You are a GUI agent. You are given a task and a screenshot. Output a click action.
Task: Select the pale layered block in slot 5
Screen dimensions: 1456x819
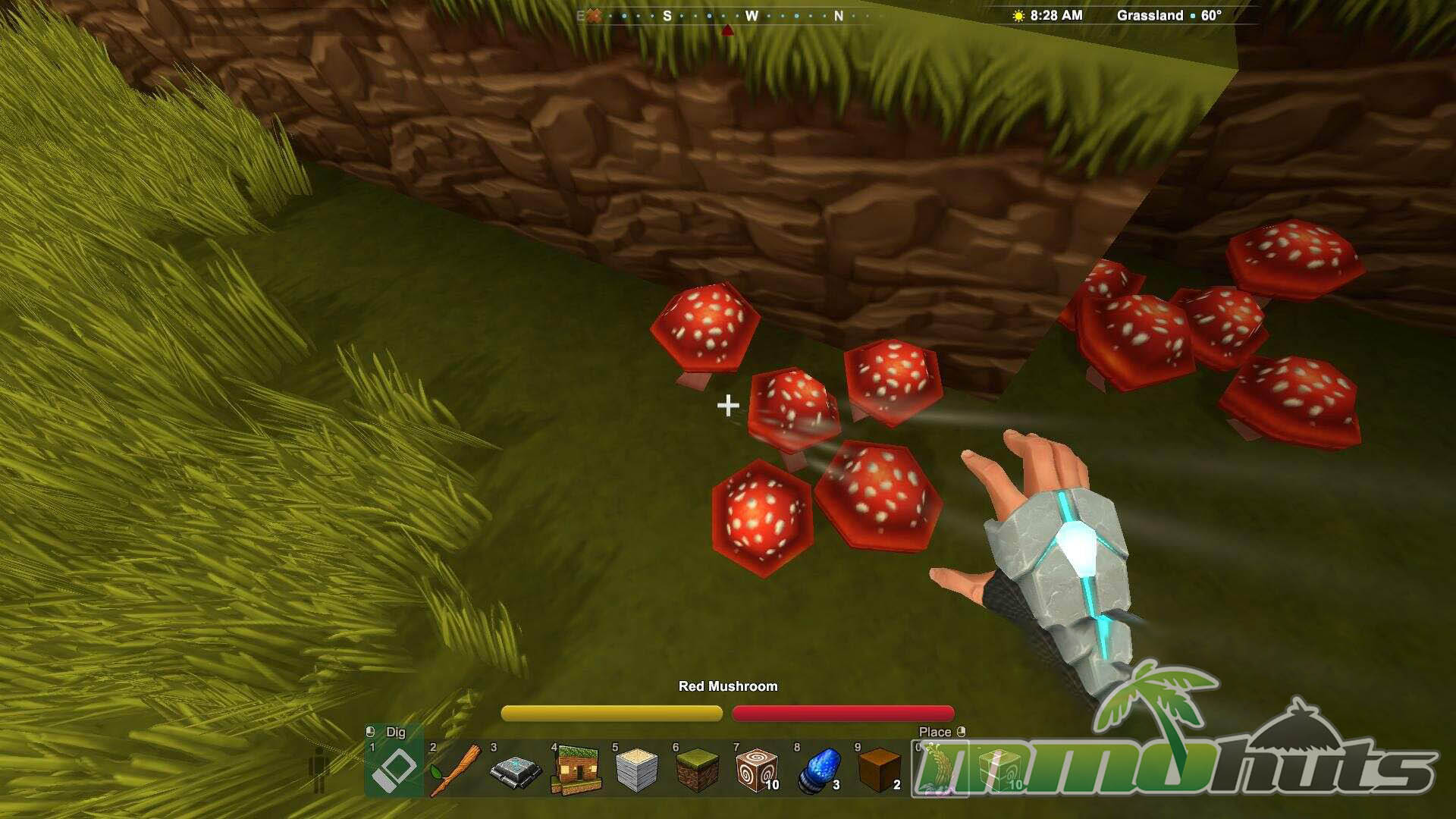(x=637, y=769)
